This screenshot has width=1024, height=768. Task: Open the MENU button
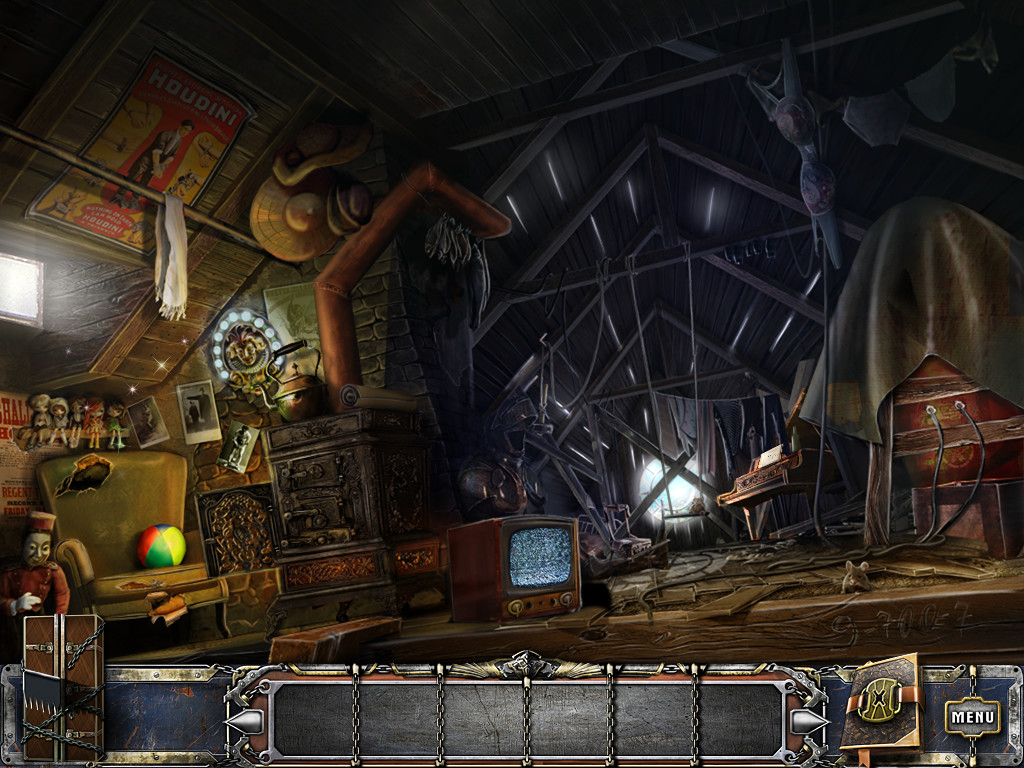tap(972, 716)
